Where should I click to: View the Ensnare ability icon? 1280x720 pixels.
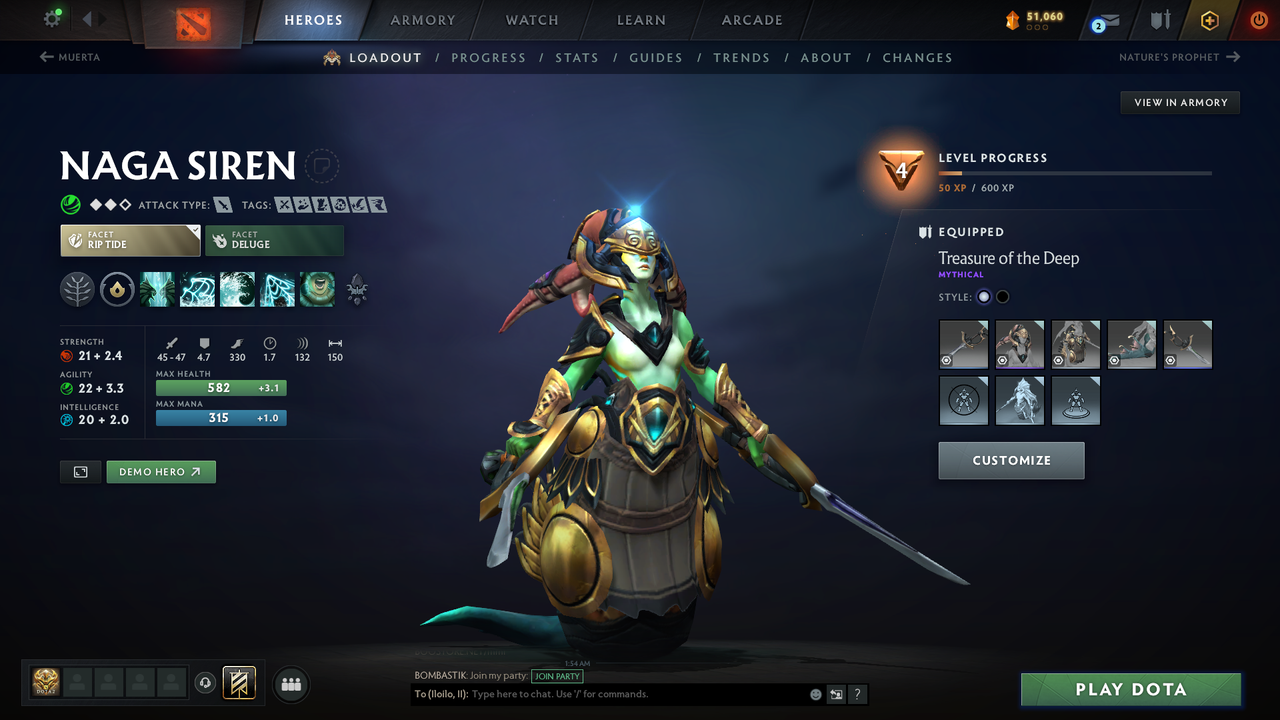tap(197, 289)
